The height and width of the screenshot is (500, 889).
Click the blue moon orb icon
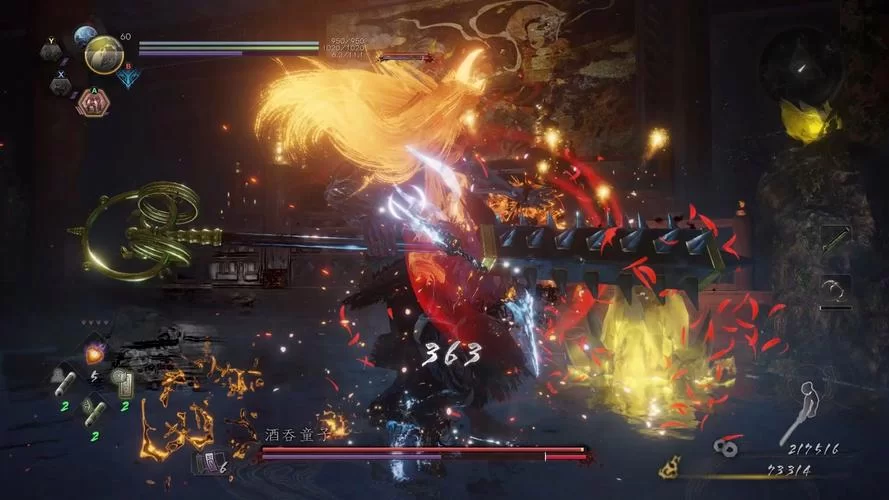point(84,38)
